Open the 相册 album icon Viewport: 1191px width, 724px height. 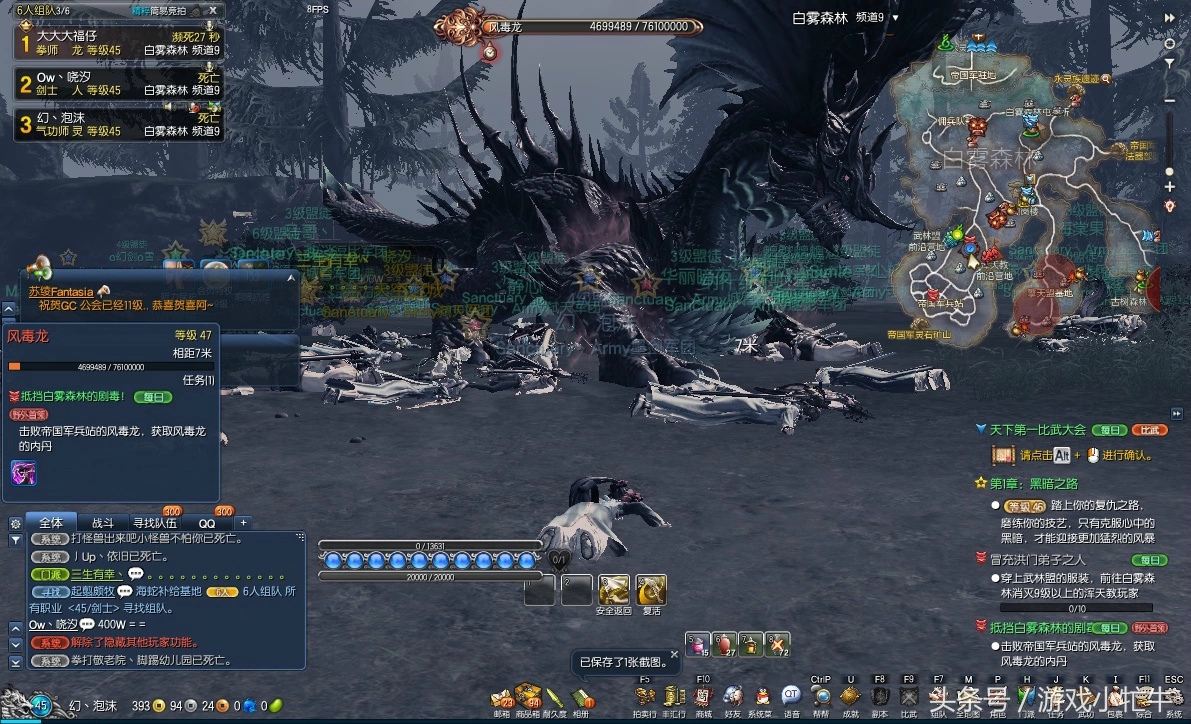580,697
